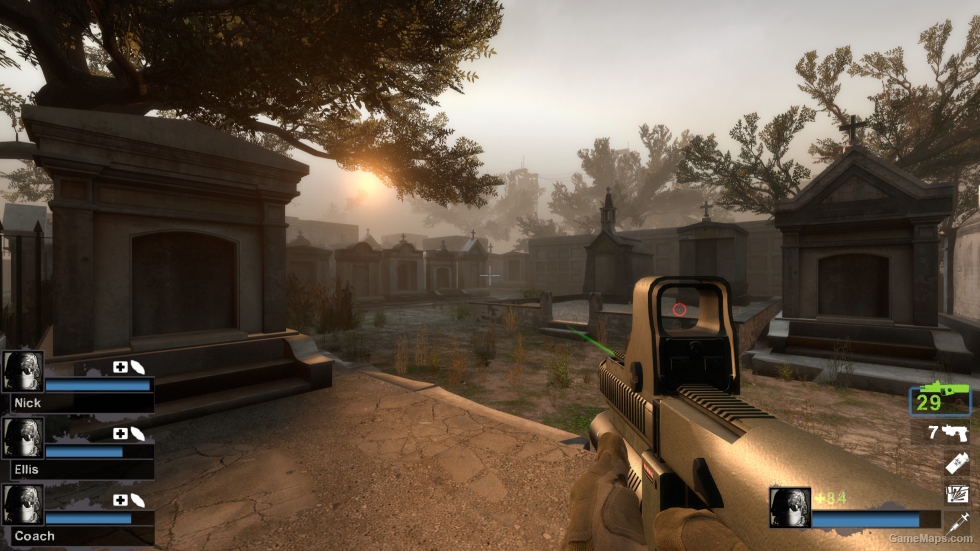Switch to the pistol slot
Image resolution: width=980 pixels, height=551 pixels.
click(946, 433)
